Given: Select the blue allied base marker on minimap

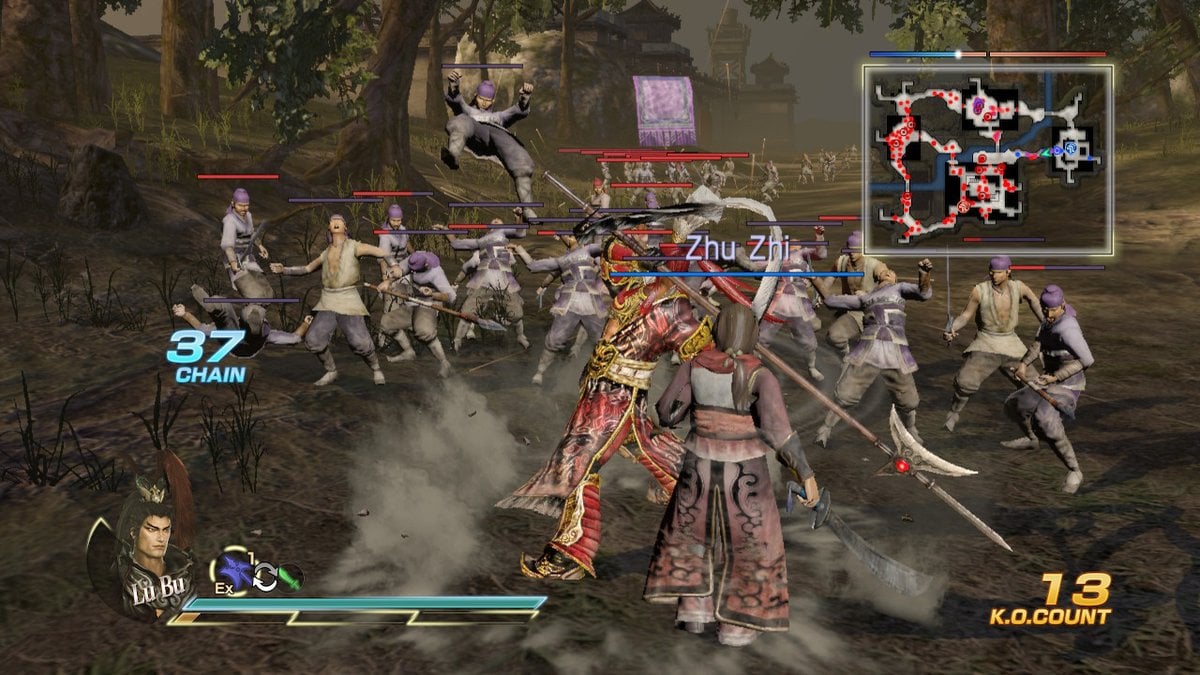Looking at the screenshot, I should 1070,149.
